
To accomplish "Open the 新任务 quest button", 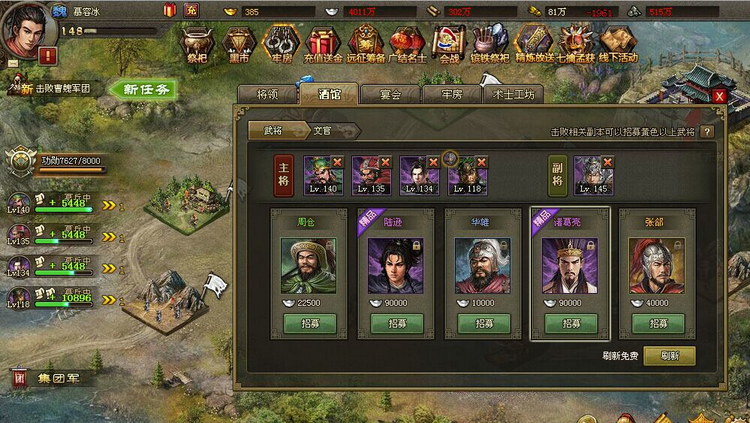I will (x=147, y=89).
